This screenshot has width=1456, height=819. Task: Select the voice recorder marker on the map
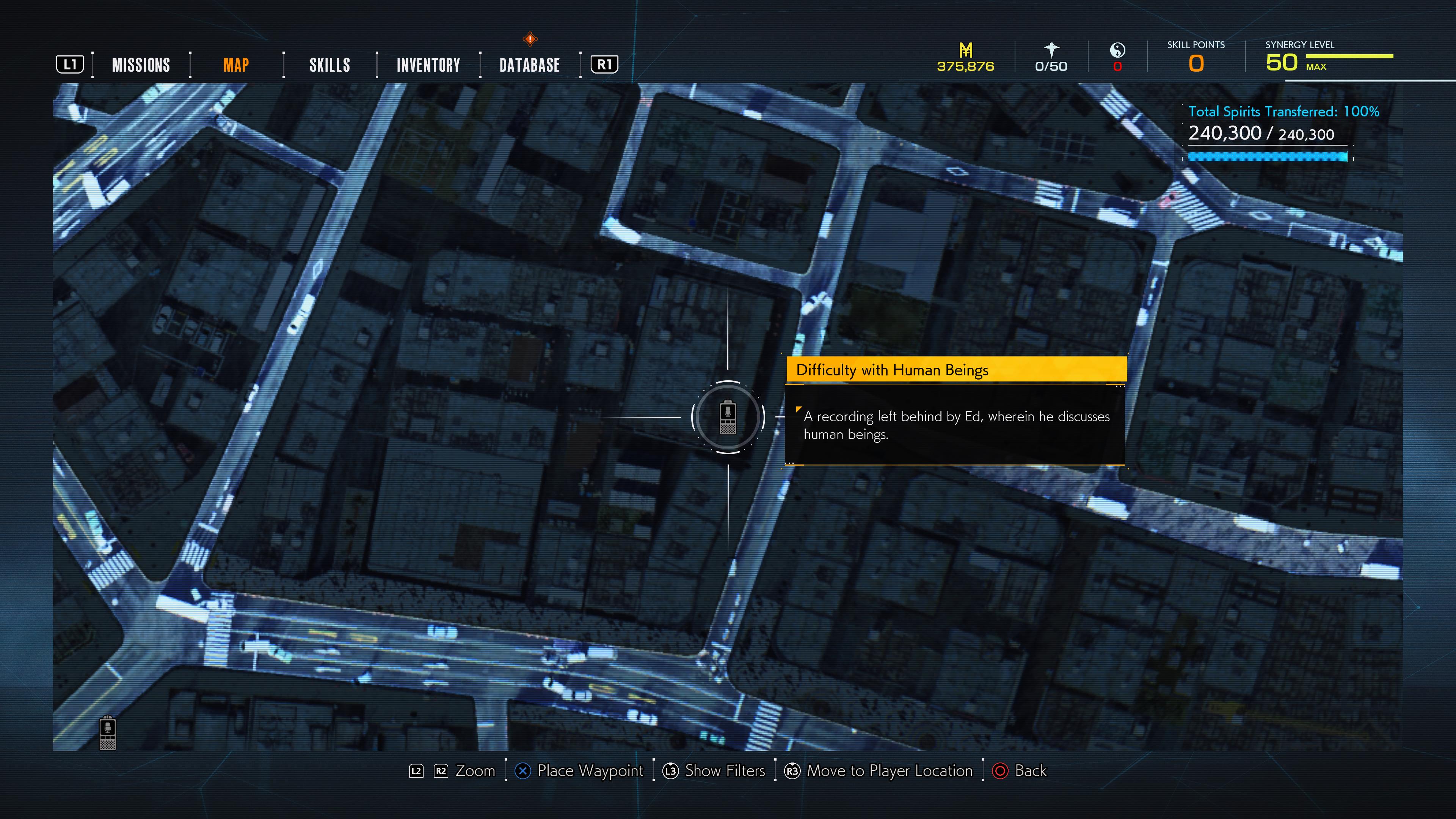click(x=728, y=417)
